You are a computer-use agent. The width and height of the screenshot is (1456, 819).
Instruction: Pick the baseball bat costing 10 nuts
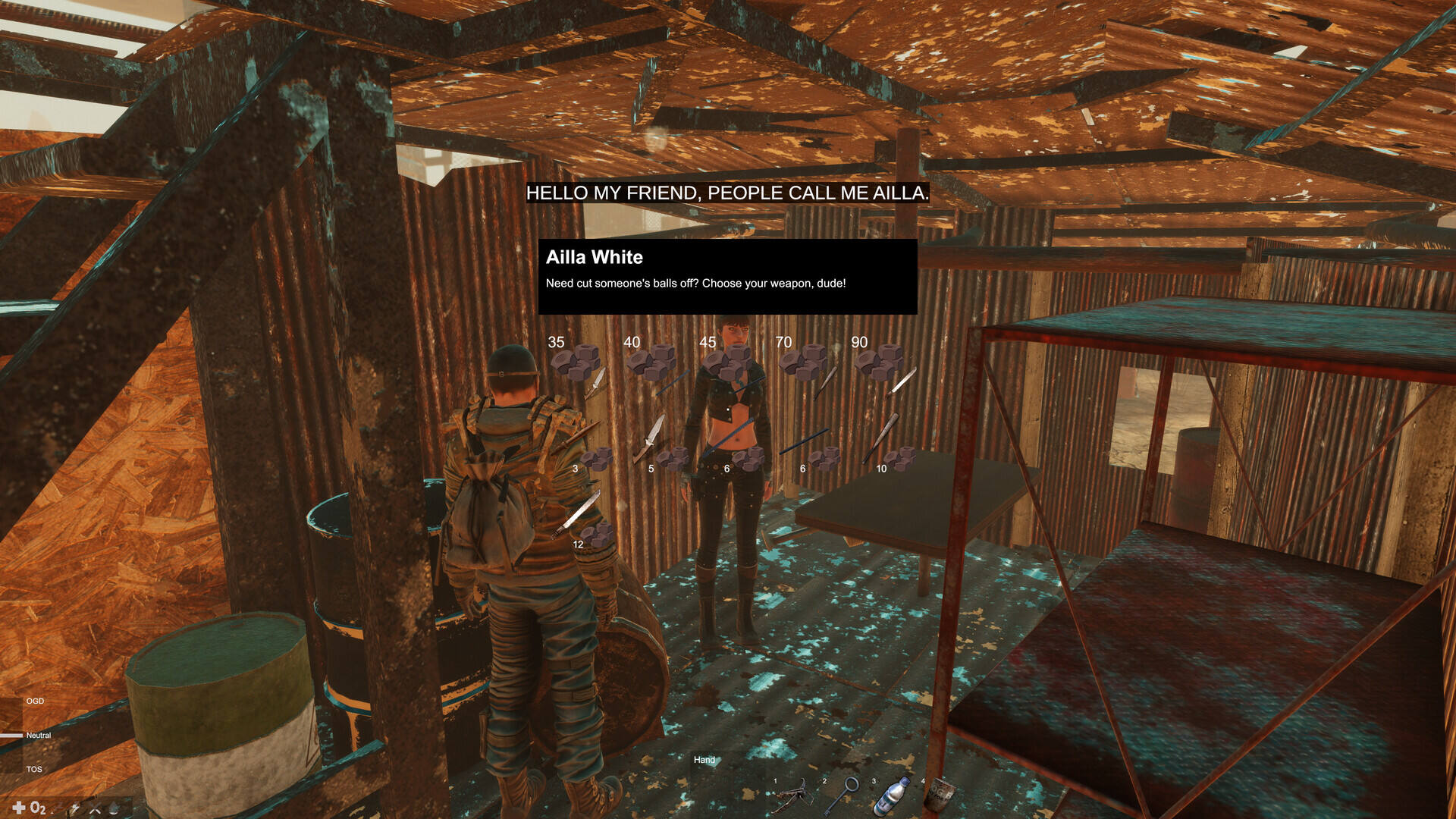[881, 438]
